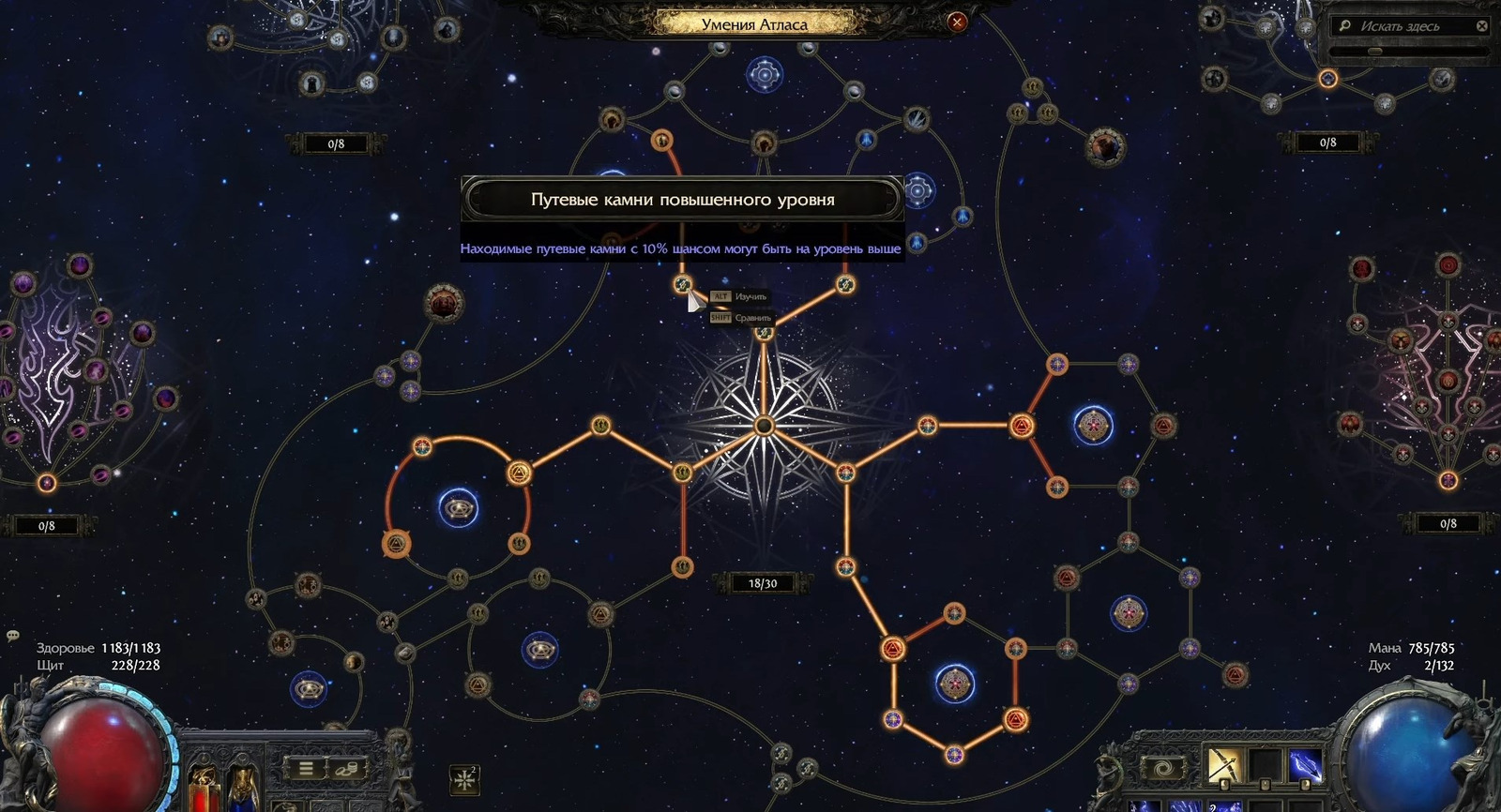This screenshot has width=1501, height=812.
Task: Select the blue mana flask
Action: [242, 786]
